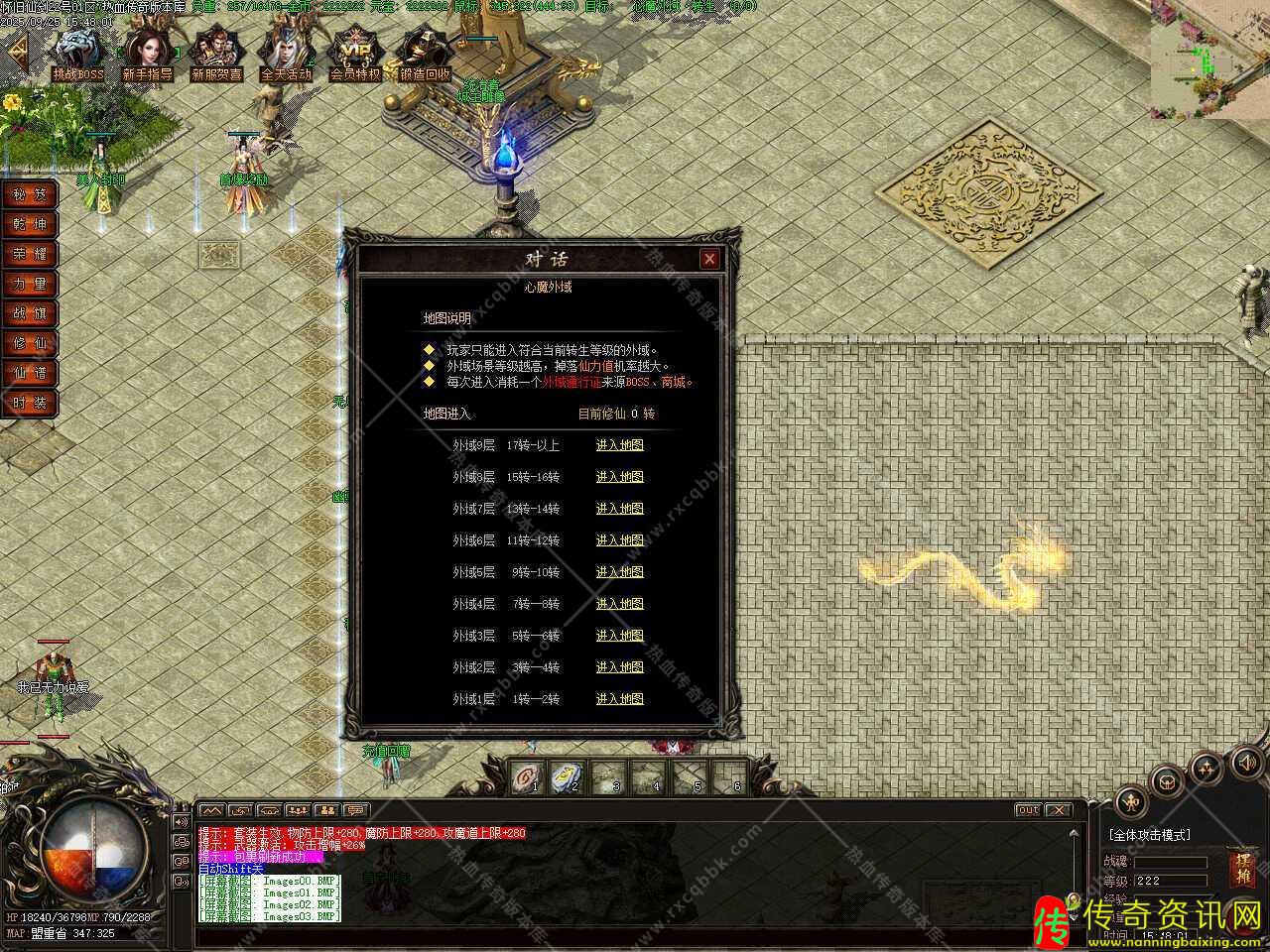
Task: Show the 全天活动 events
Action: [x=286, y=52]
